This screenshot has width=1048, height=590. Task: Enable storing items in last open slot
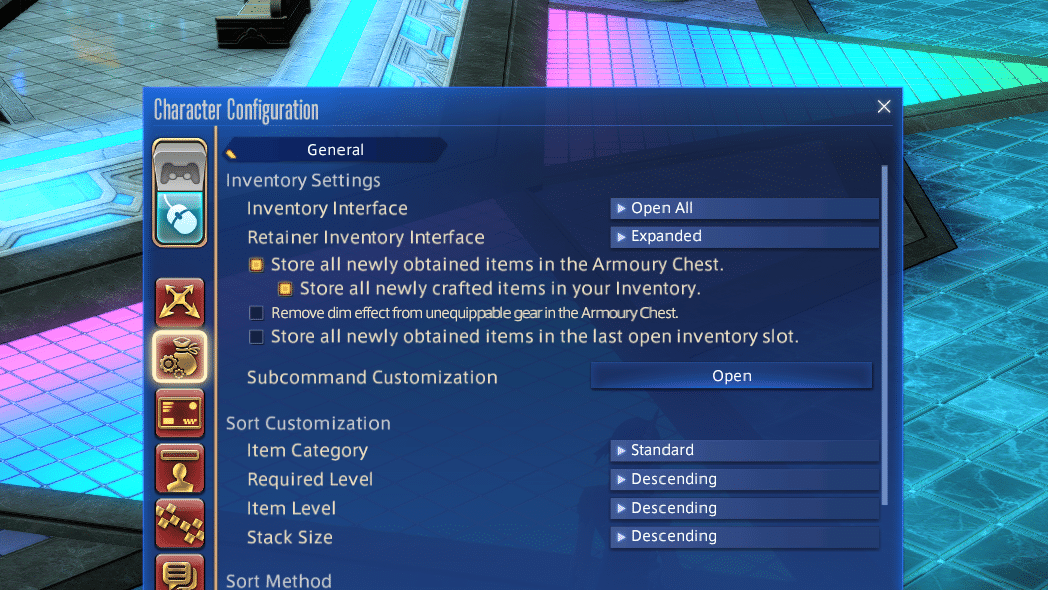point(256,337)
